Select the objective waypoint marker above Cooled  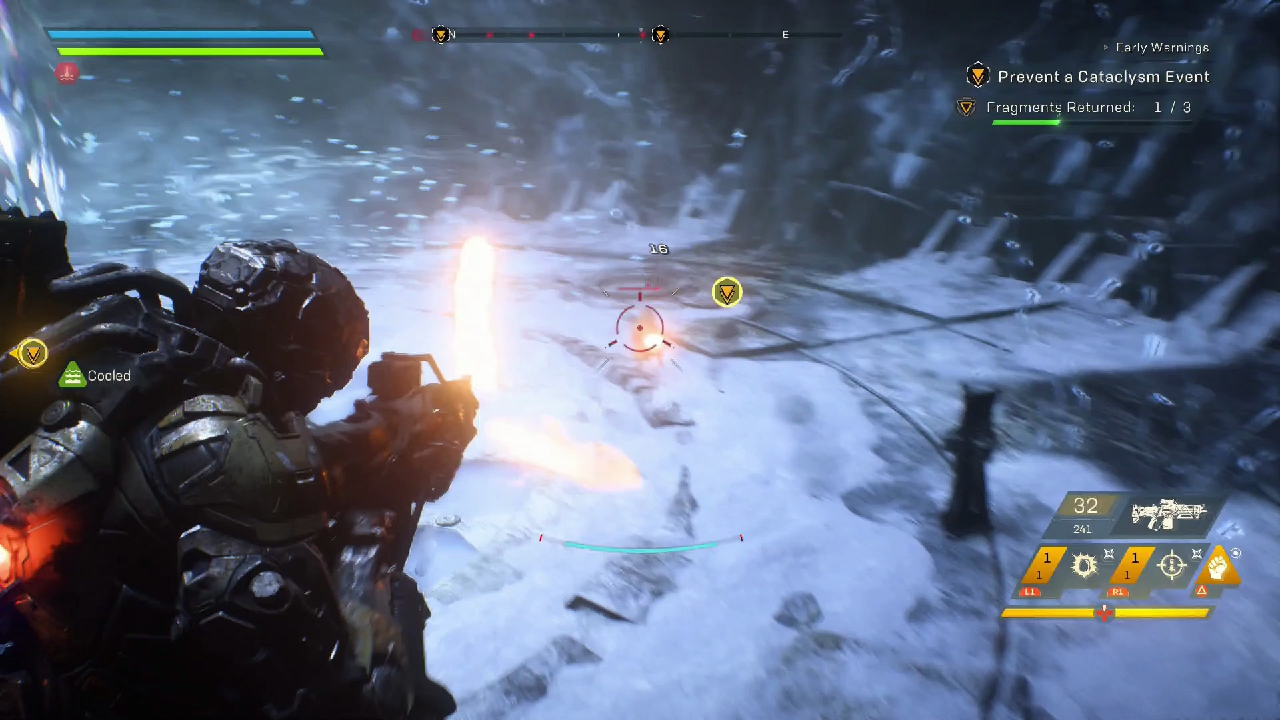click(33, 352)
